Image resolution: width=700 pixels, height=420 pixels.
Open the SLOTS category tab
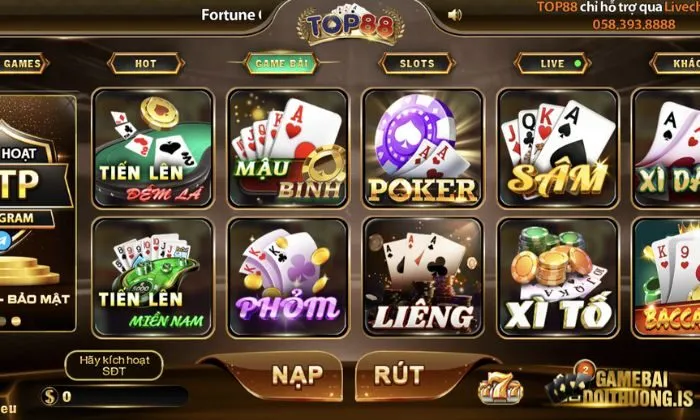[x=417, y=63]
